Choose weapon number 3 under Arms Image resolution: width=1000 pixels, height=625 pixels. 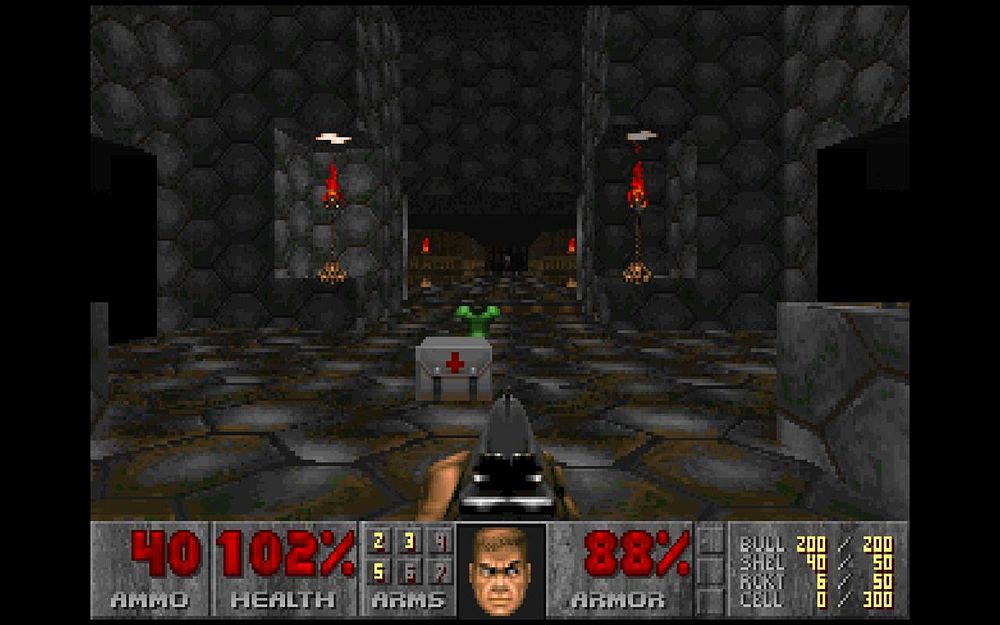click(x=410, y=542)
